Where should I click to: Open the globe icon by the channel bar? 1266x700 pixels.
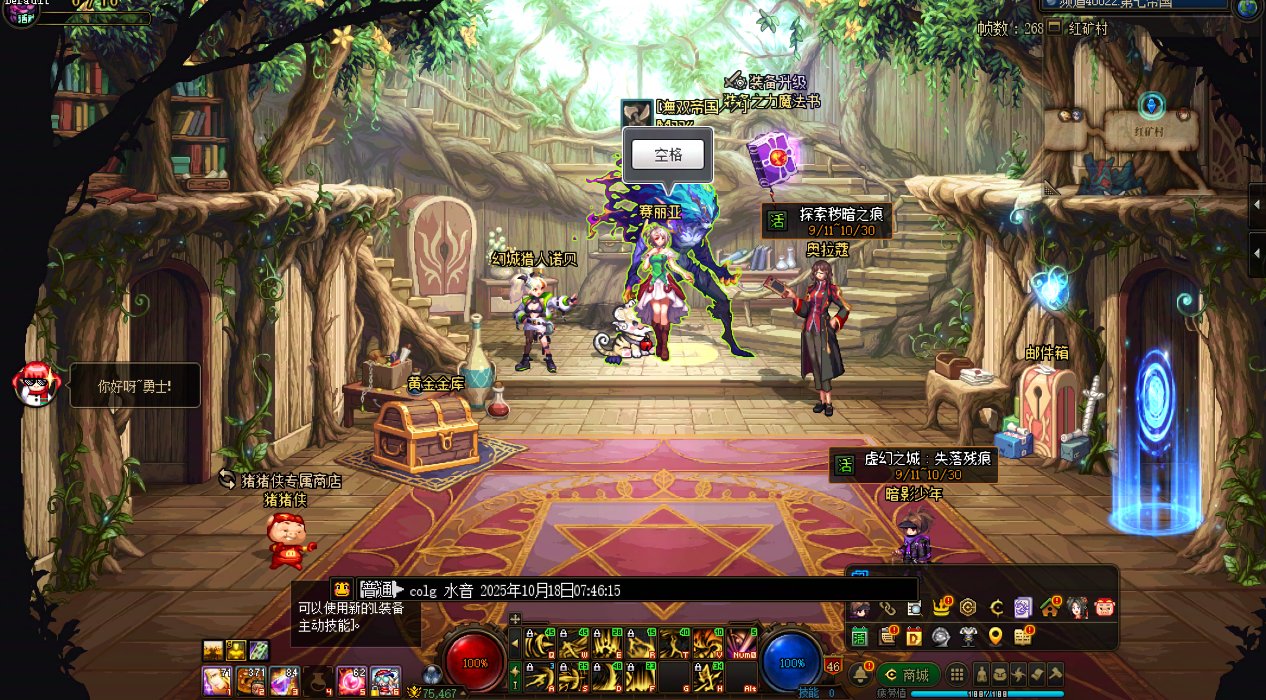click(1248, 8)
